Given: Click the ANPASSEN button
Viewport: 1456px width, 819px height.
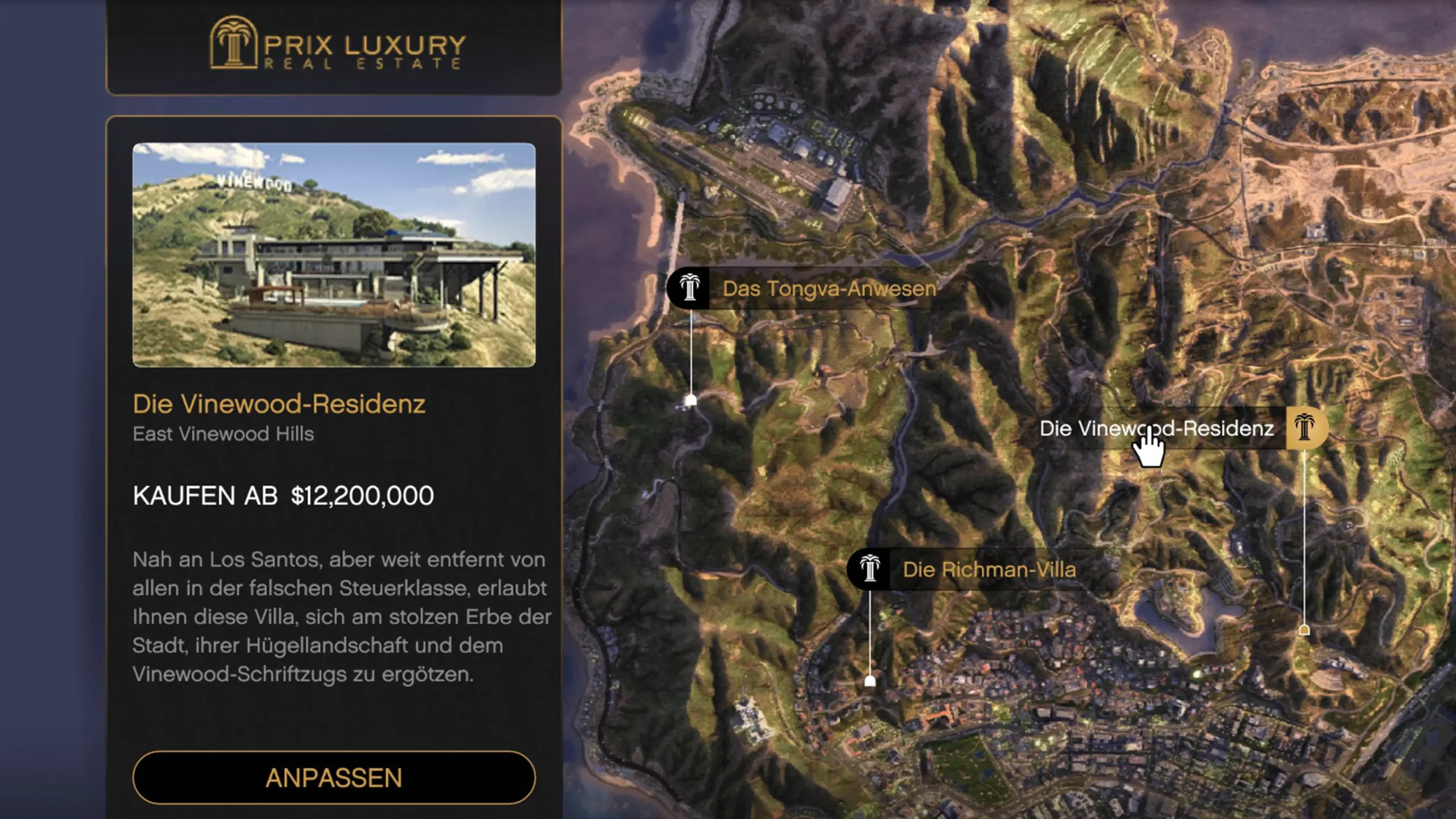Looking at the screenshot, I should 334,777.
